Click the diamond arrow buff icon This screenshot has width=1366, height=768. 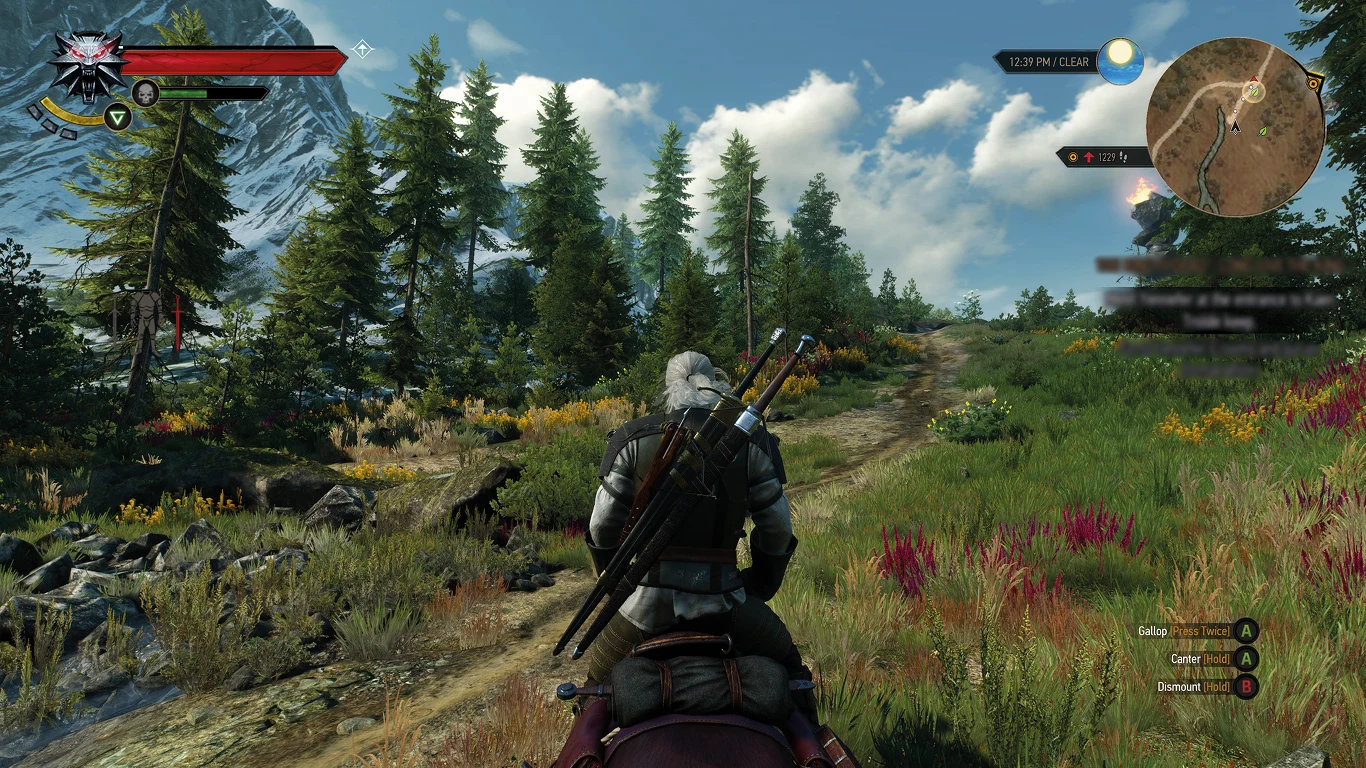pyautogui.click(x=363, y=48)
